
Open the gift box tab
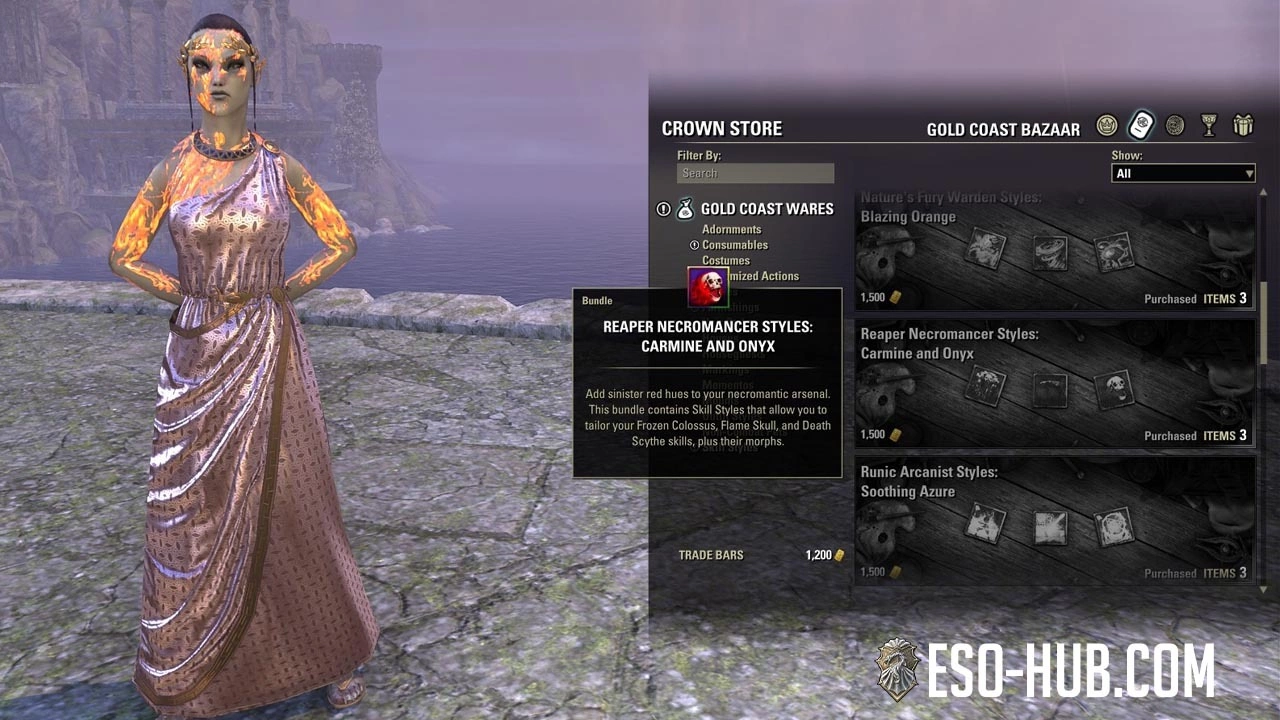click(1243, 125)
